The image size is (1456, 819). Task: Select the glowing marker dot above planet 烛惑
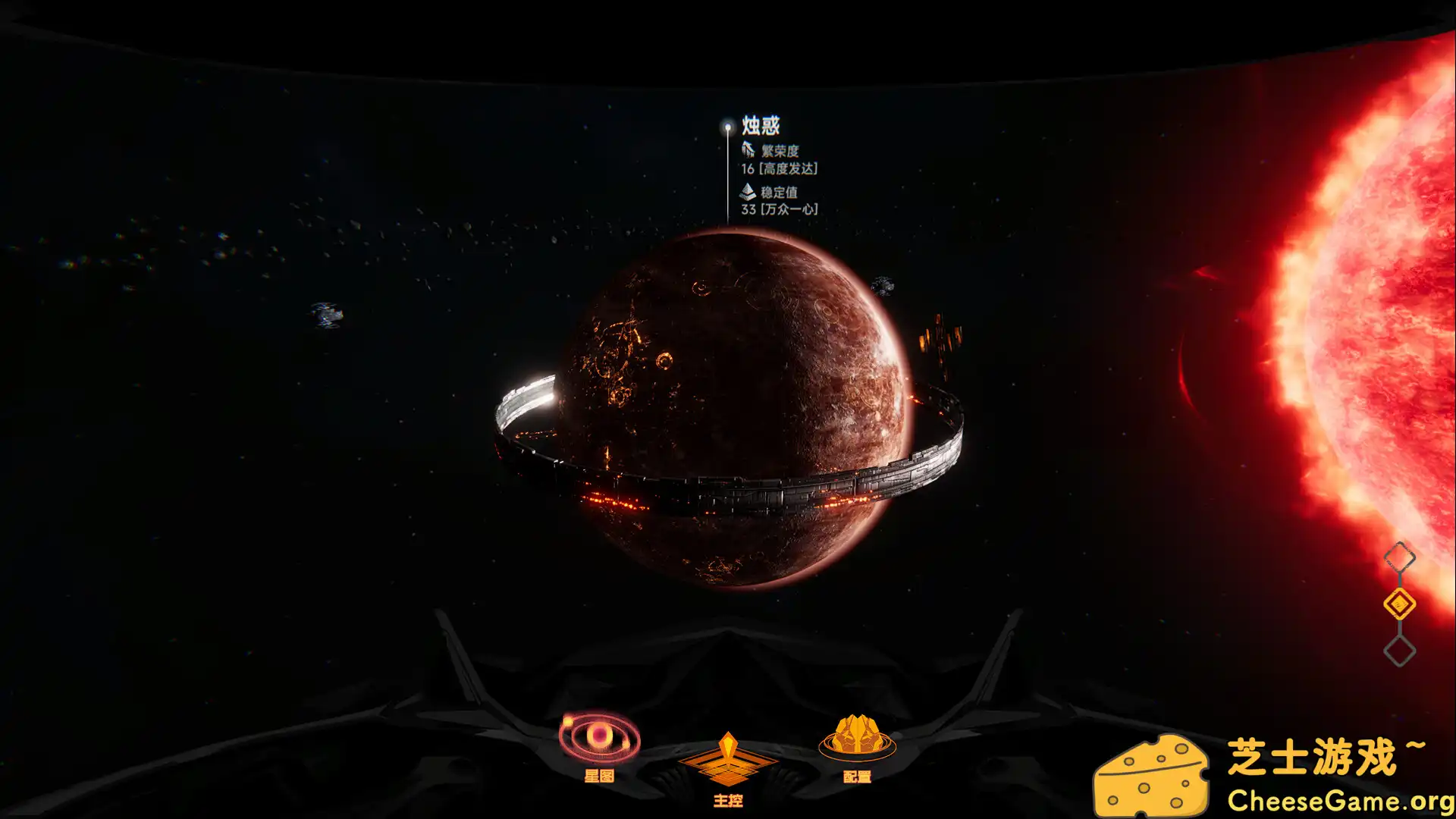pyautogui.click(x=726, y=127)
